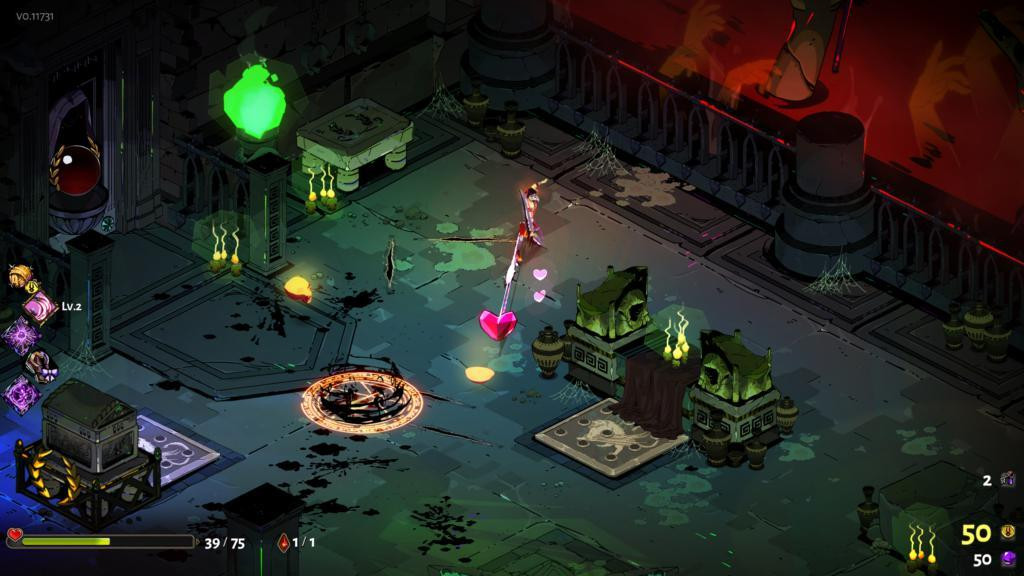The image size is (1024, 576).
Task: Click the golden bundle icon above the boons
Action: [20, 277]
